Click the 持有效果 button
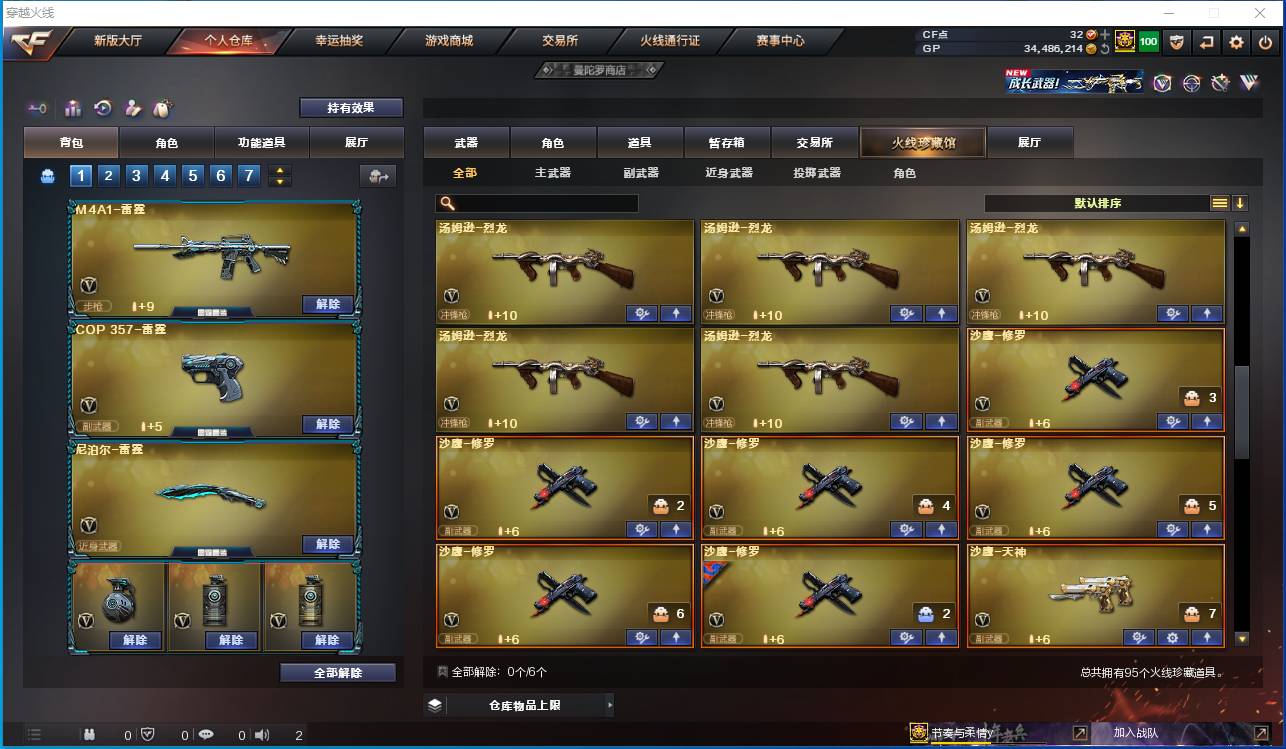The width and height of the screenshot is (1286, 749). 349,106
